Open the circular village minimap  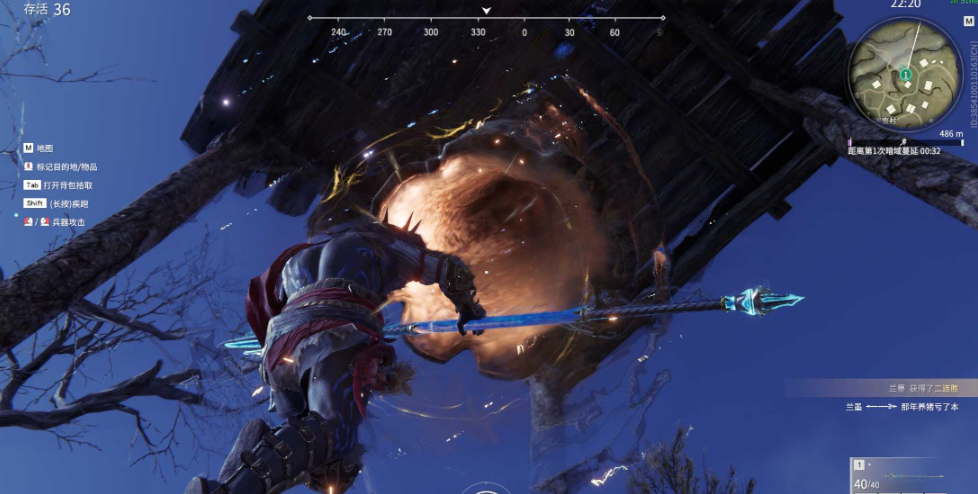click(905, 74)
